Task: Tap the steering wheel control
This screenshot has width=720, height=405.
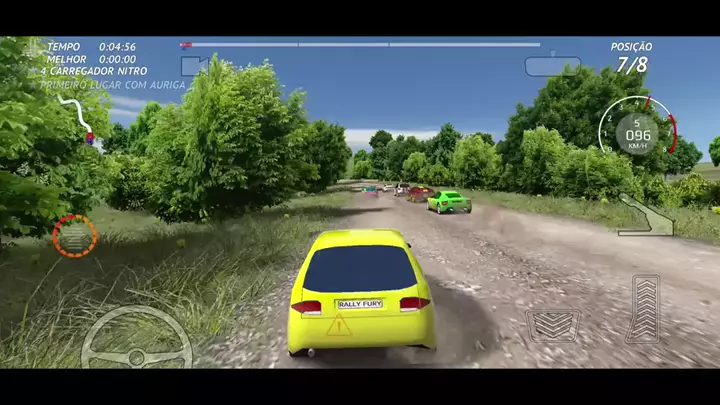Action: click(x=136, y=338)
